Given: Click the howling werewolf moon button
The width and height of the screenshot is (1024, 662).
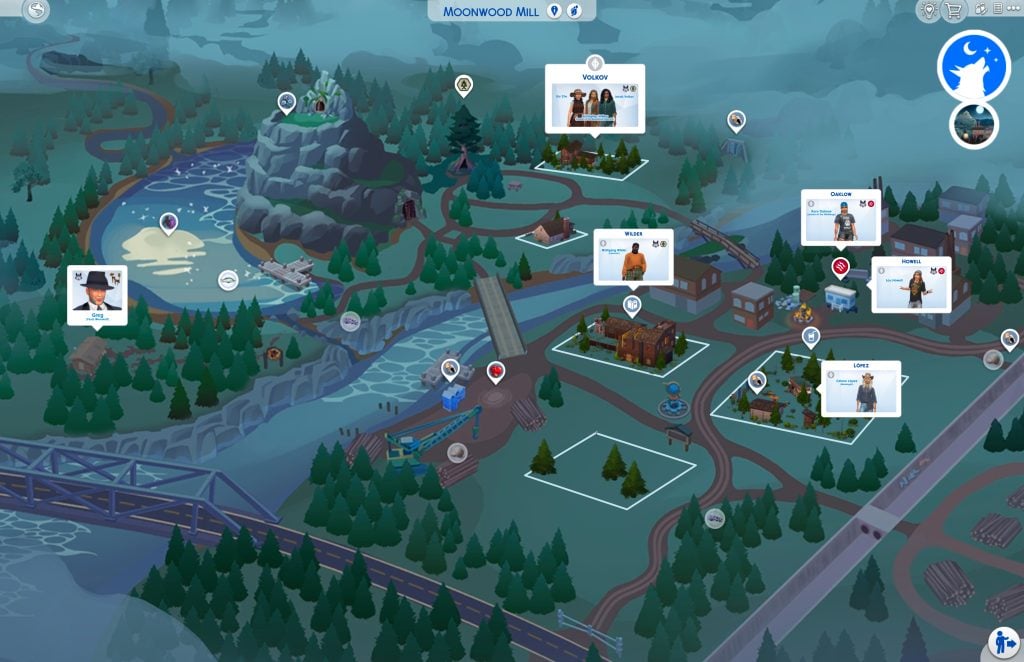Looking at the screenshot, I should click(x=973, y=65).
